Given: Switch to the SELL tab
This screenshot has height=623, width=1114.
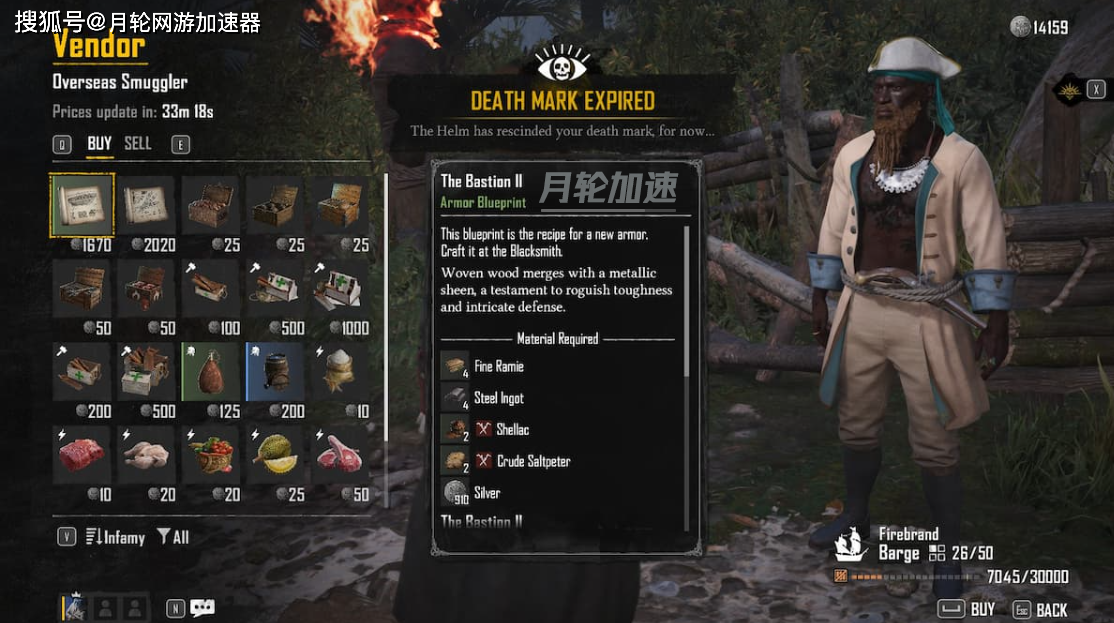Looking at the screenshot, I should click(138, 144).
